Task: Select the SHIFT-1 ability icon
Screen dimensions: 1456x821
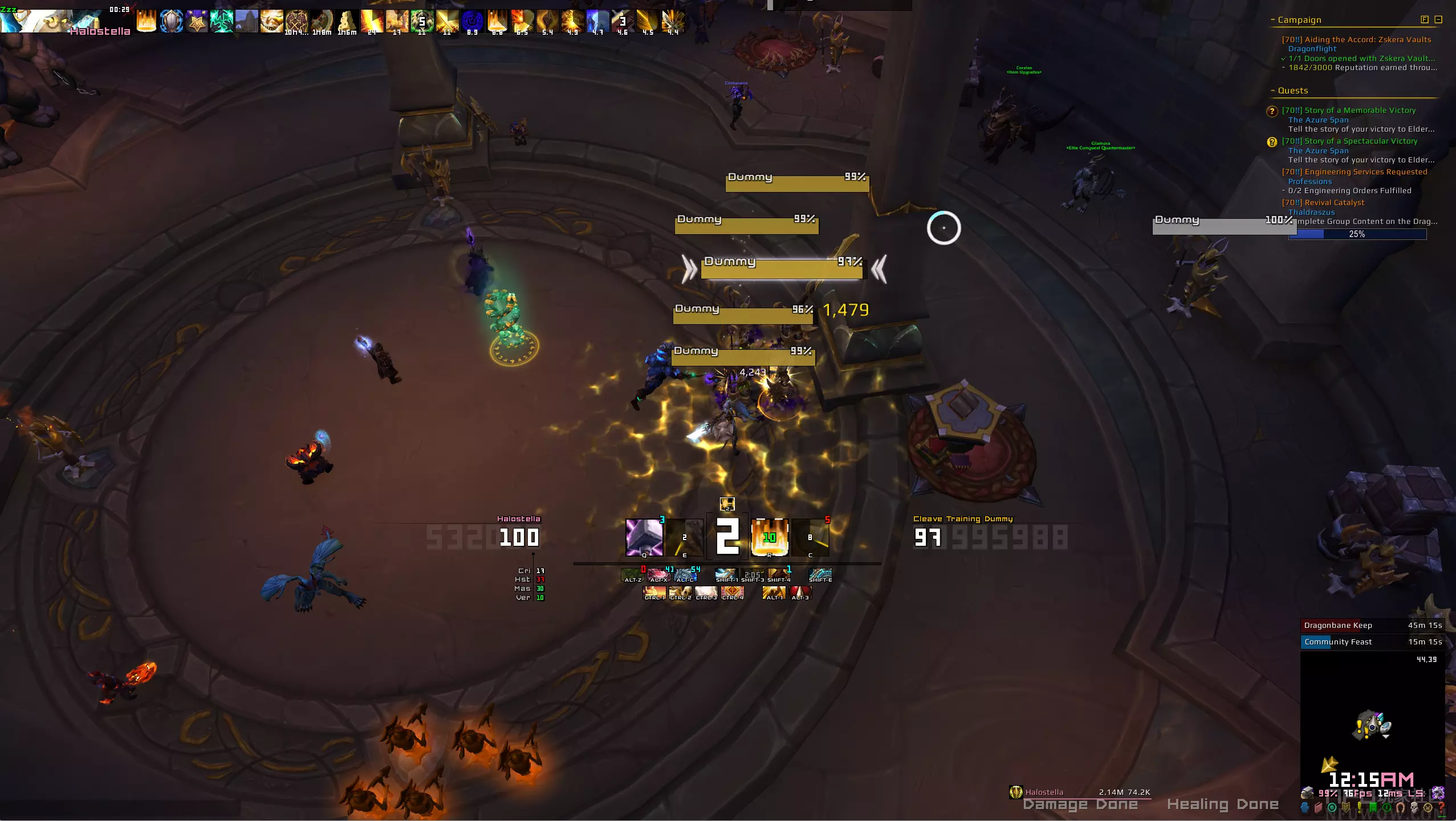Action: (726, 574)
